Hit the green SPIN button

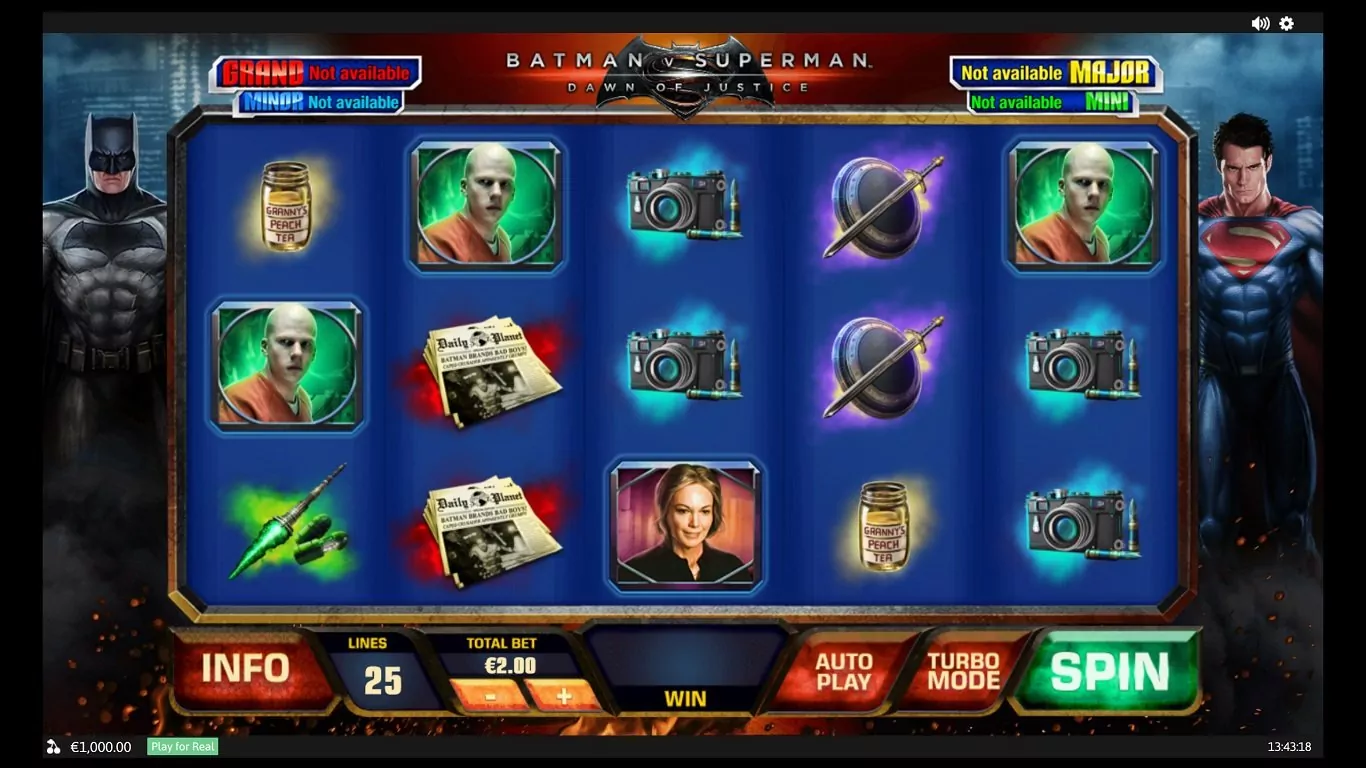pyautogui.click(x=1109, y=672)
